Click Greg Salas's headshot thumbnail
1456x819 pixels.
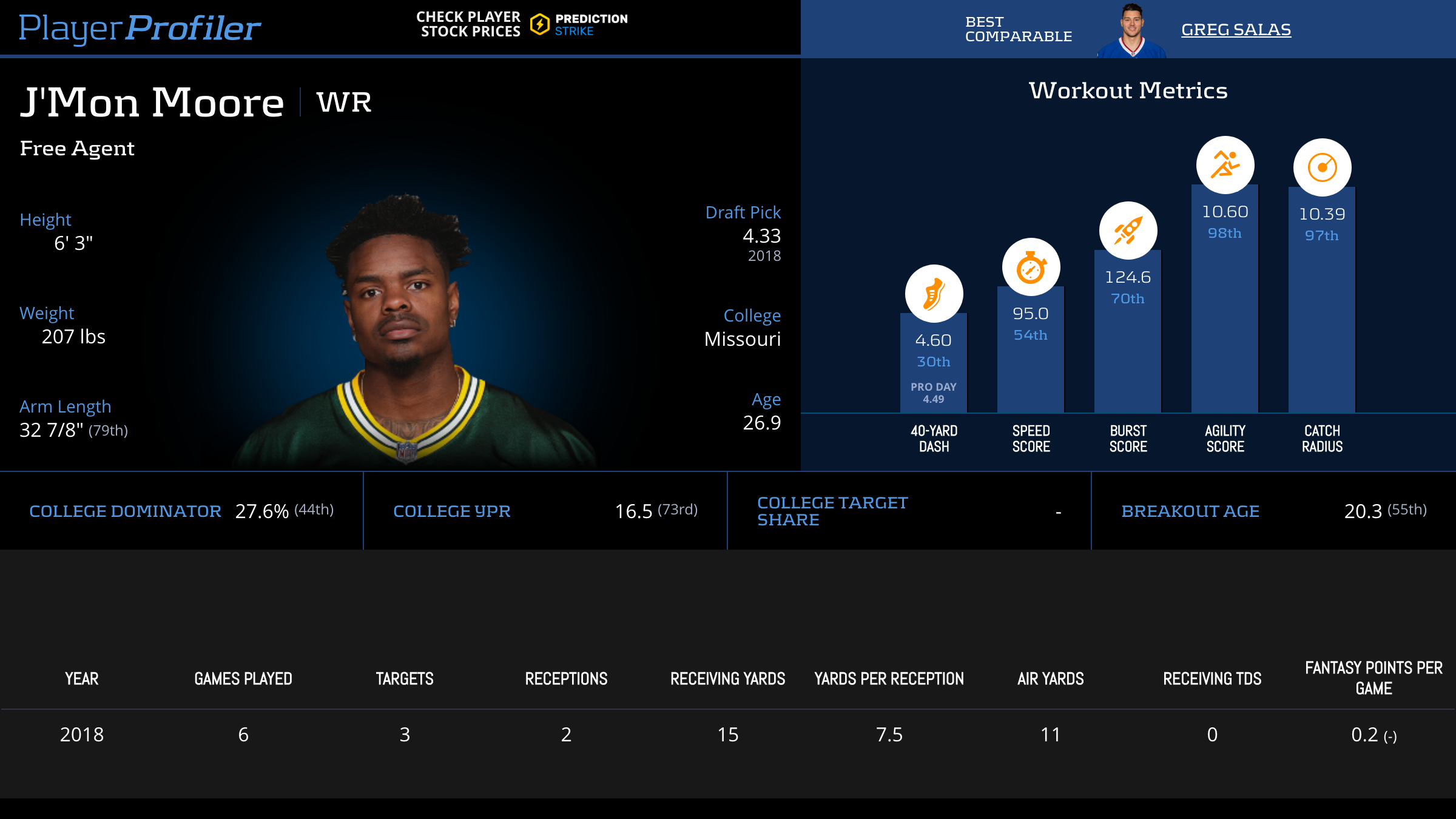point(1131,30)
